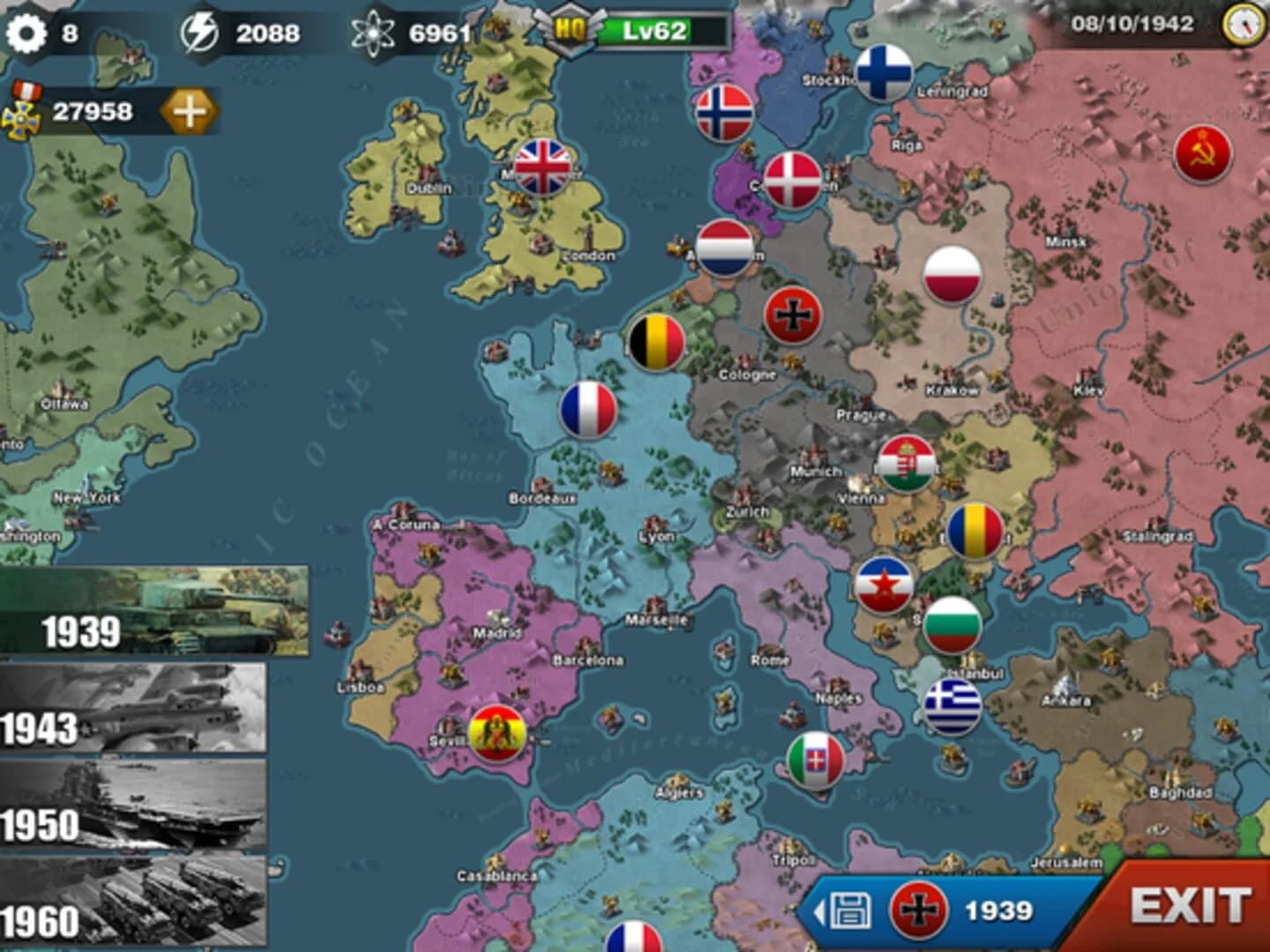1270x952 pixels.
Task: Select the German iron cross flag marker
Action: (792, 315)
